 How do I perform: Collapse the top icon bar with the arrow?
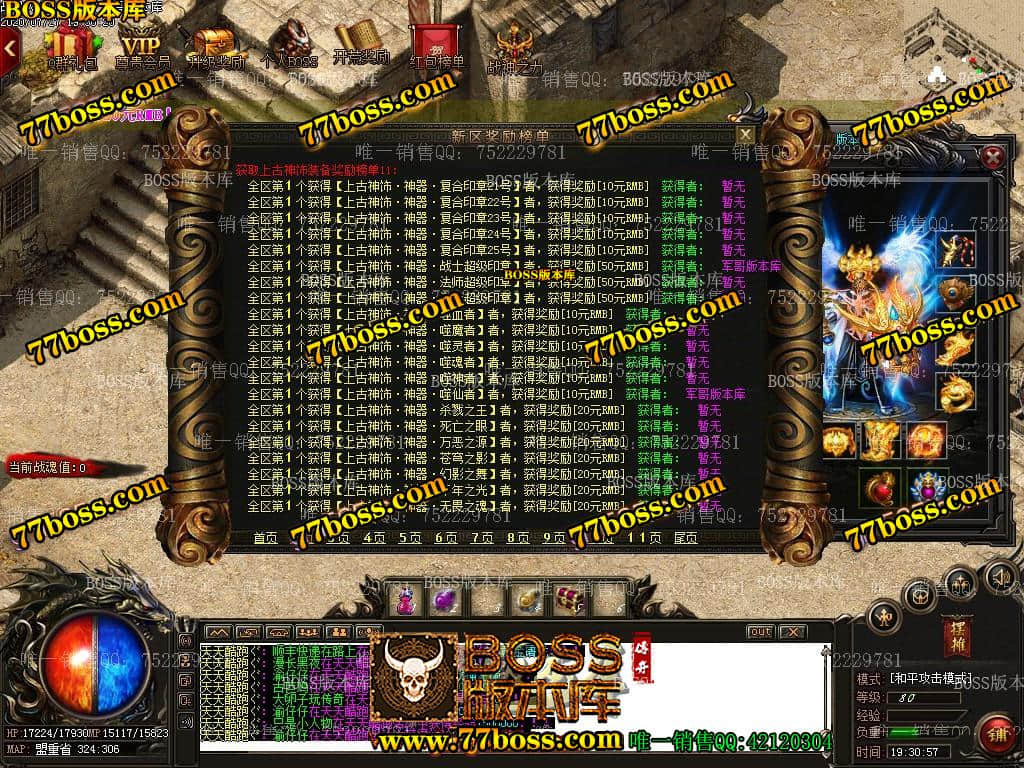pos(10,47)
